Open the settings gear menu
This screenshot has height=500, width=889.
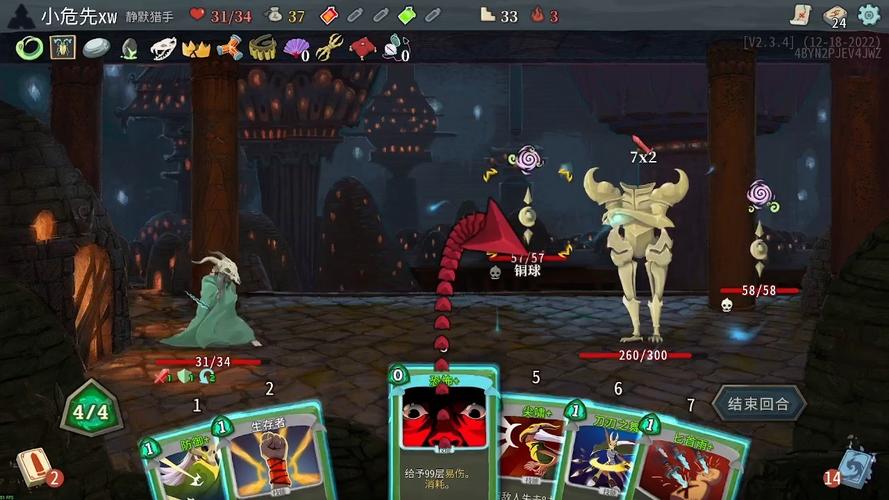tap(868, 15)
